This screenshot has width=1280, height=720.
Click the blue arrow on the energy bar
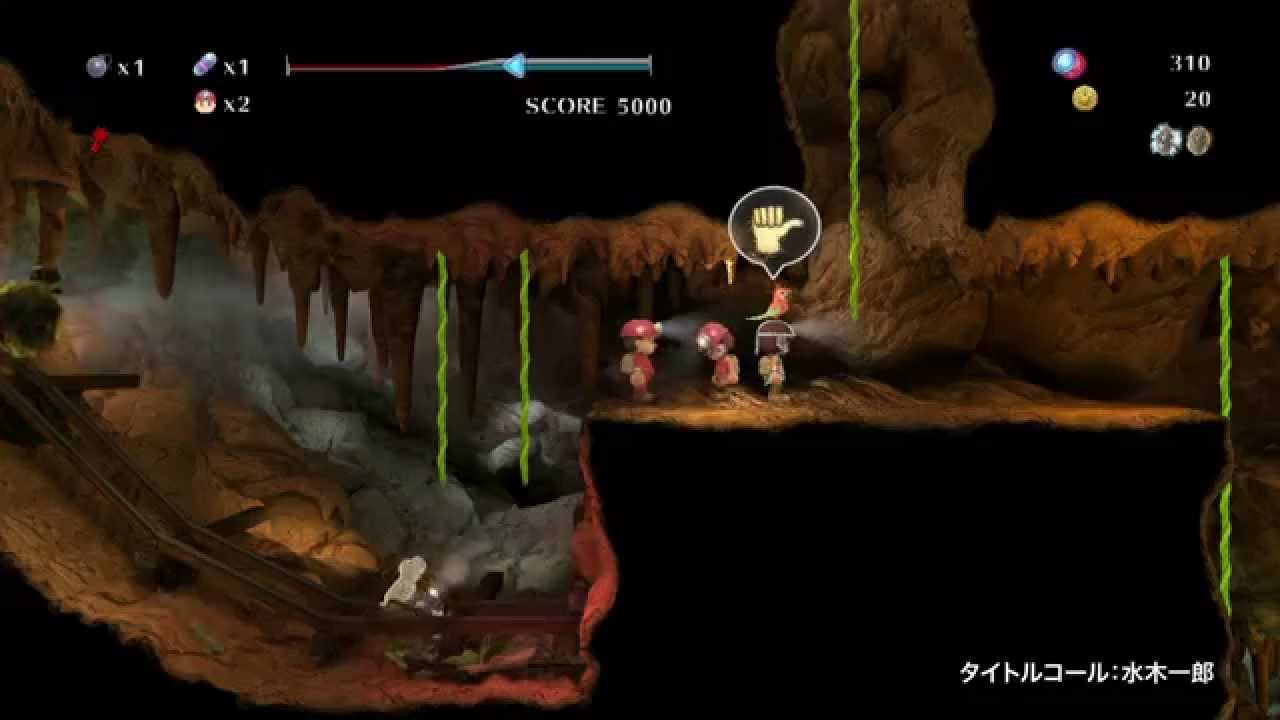pos(515,63)
